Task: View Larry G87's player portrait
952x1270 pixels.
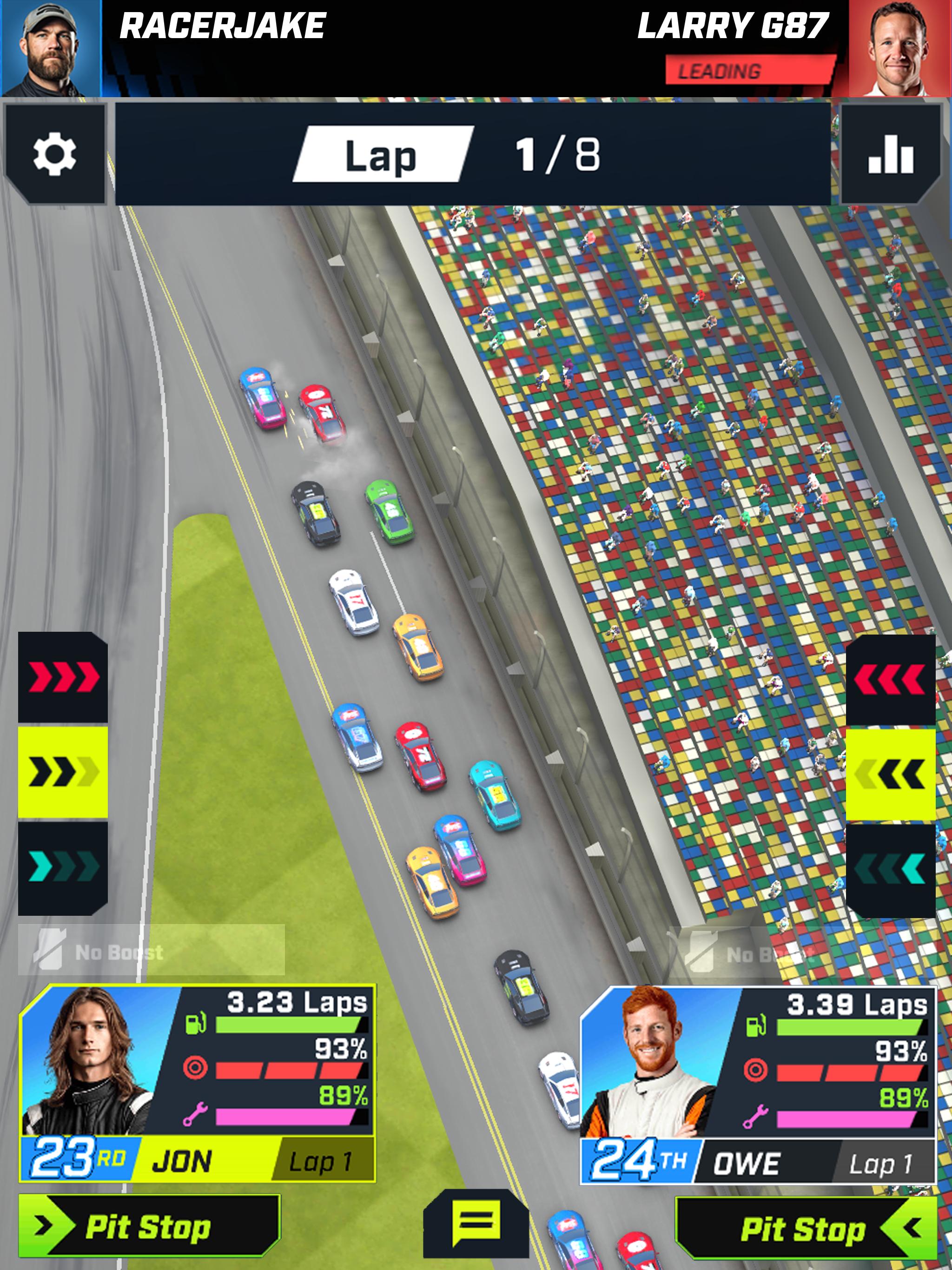Action: click(x=900, y=48)
